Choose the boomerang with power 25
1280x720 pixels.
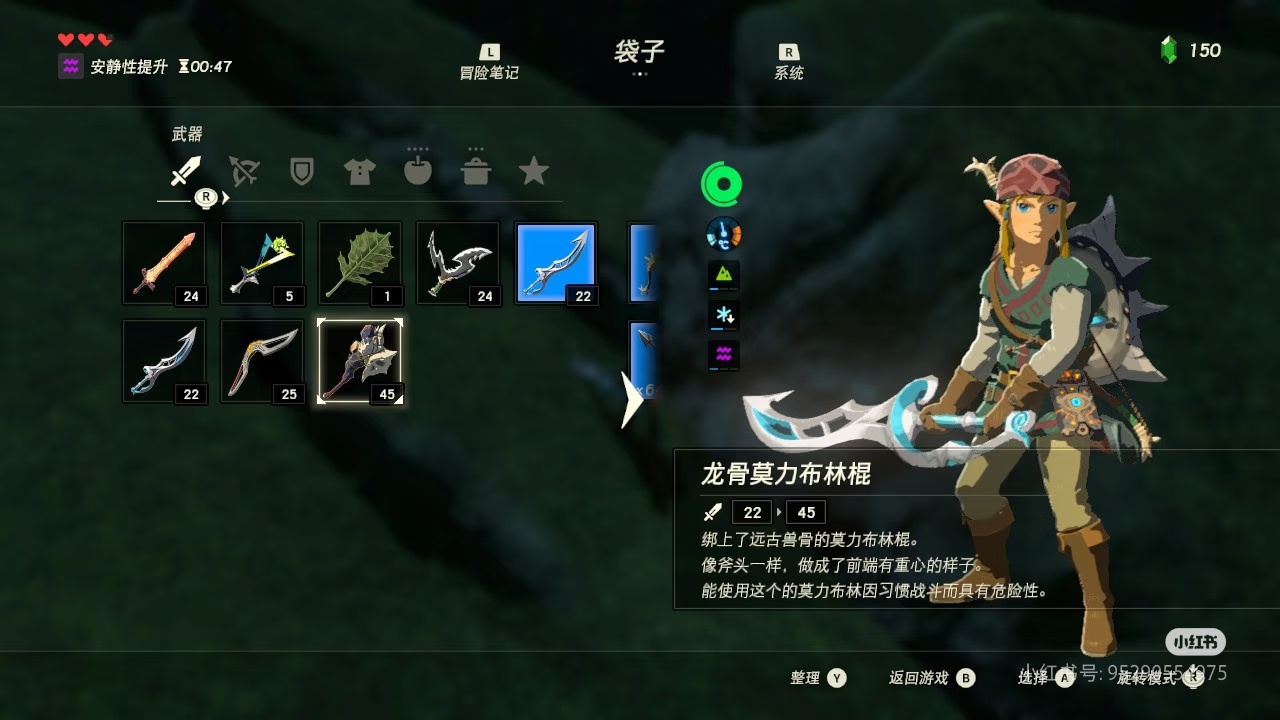point(262,361)
